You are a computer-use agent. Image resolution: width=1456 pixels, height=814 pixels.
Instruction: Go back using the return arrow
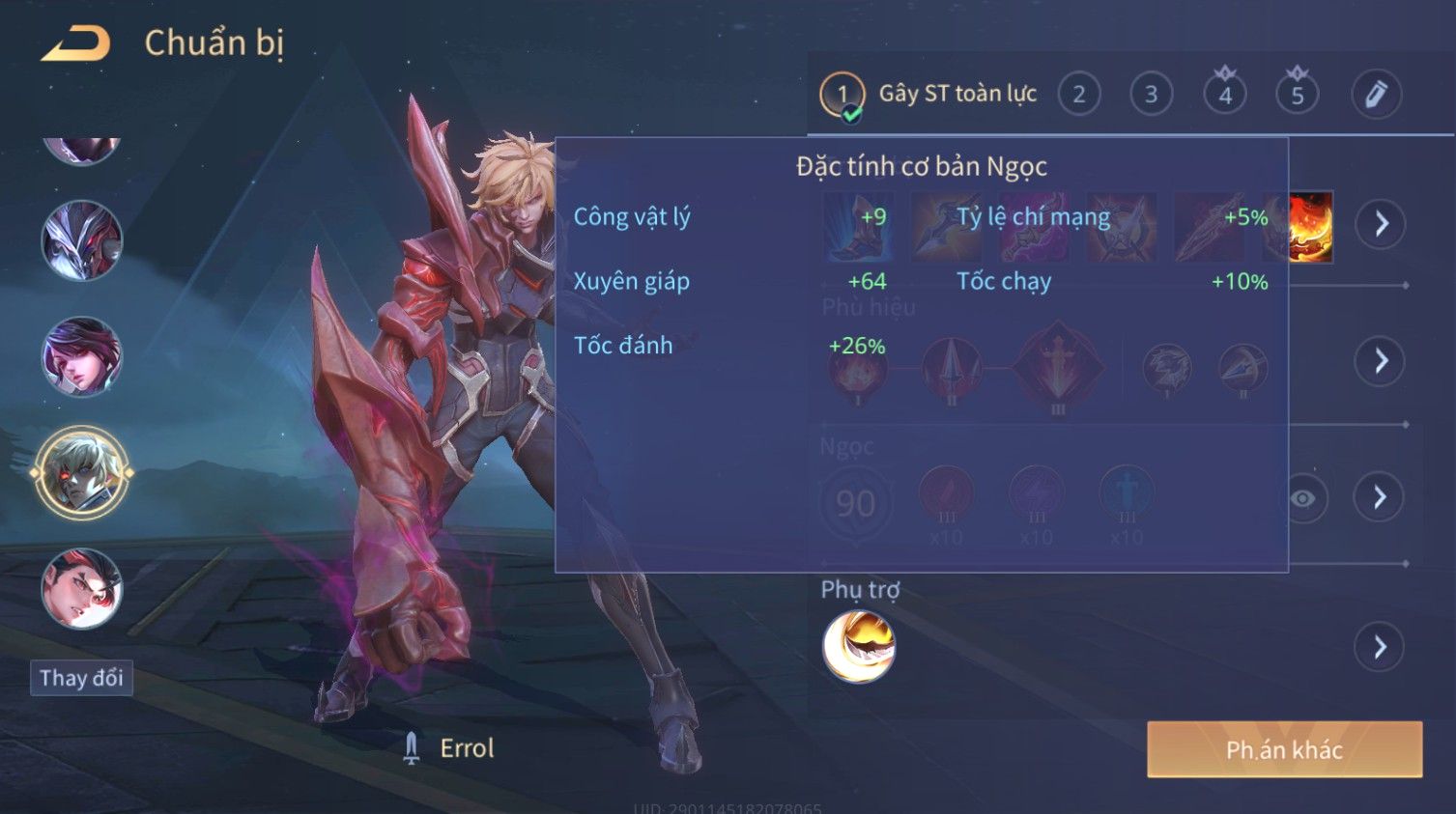(x=75, y=44)
